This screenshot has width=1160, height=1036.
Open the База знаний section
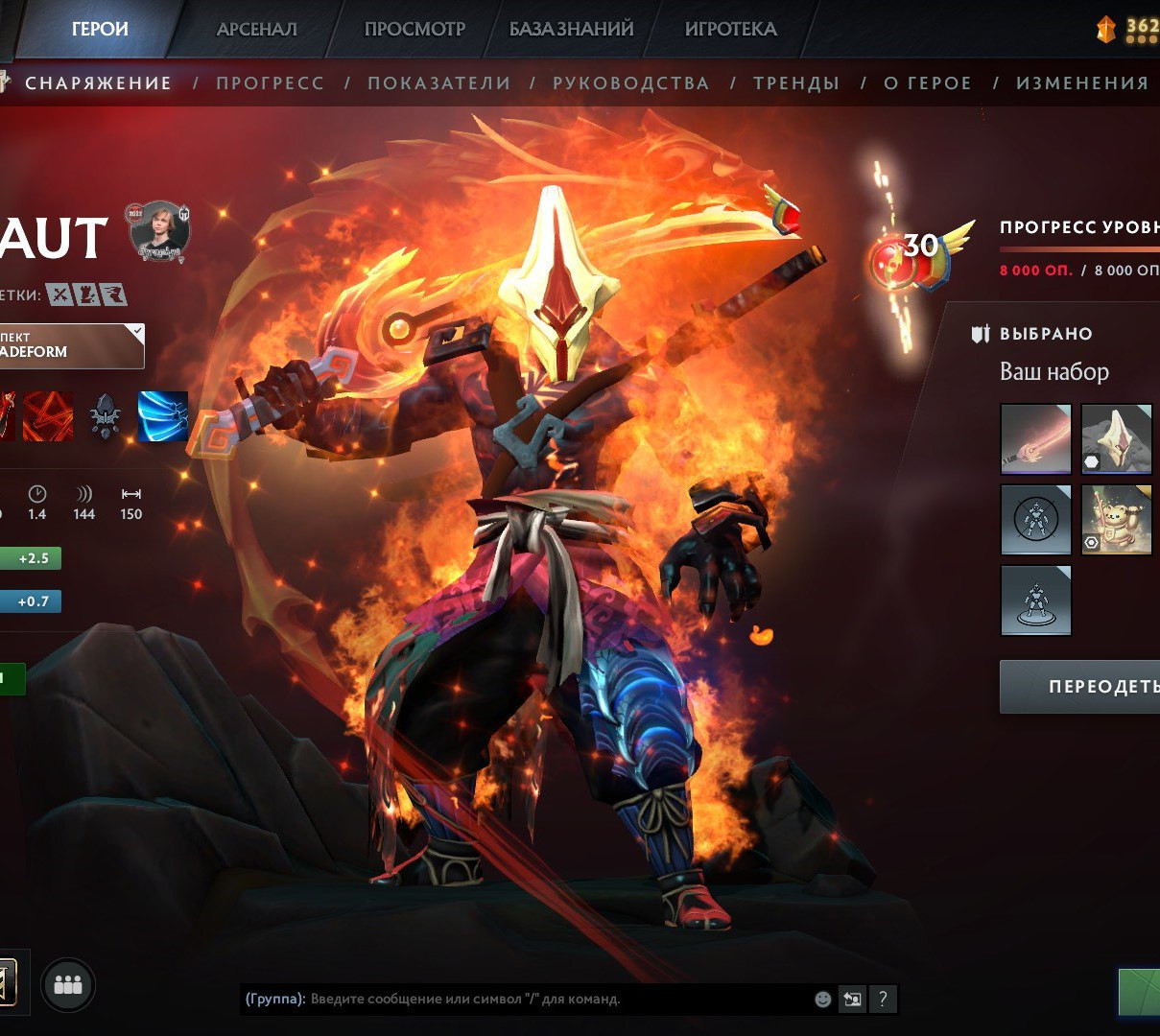(x=571, y=29)
